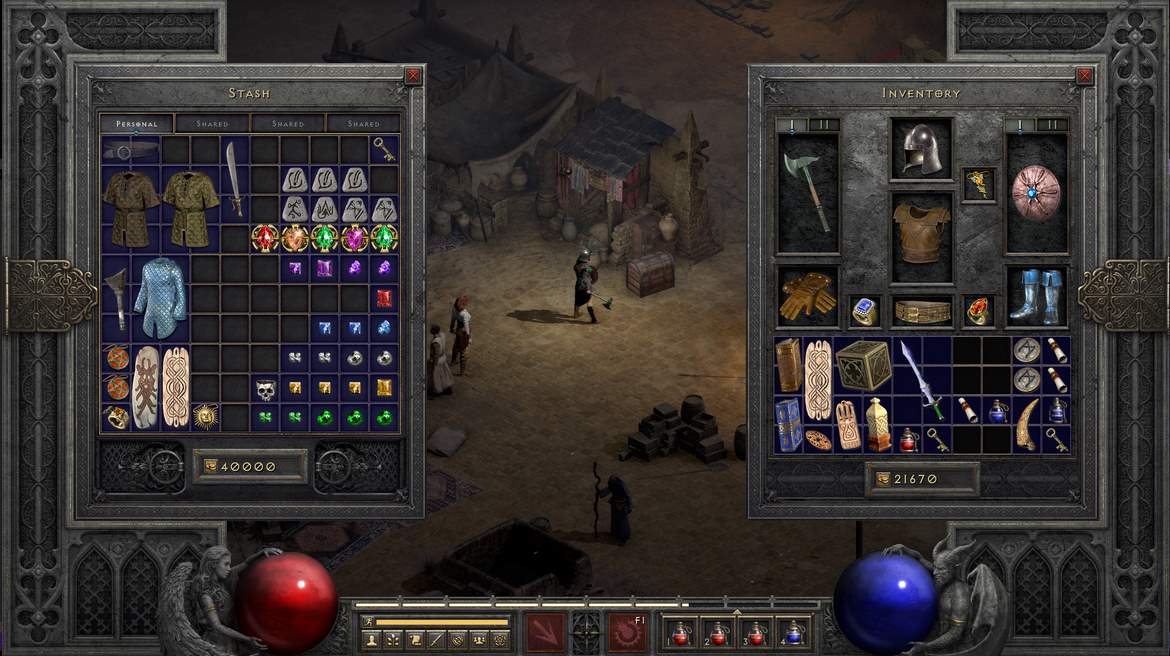Pick up the skull in the stash
Viewport: 1170px width, 656px height.
(x=265, y=388)
